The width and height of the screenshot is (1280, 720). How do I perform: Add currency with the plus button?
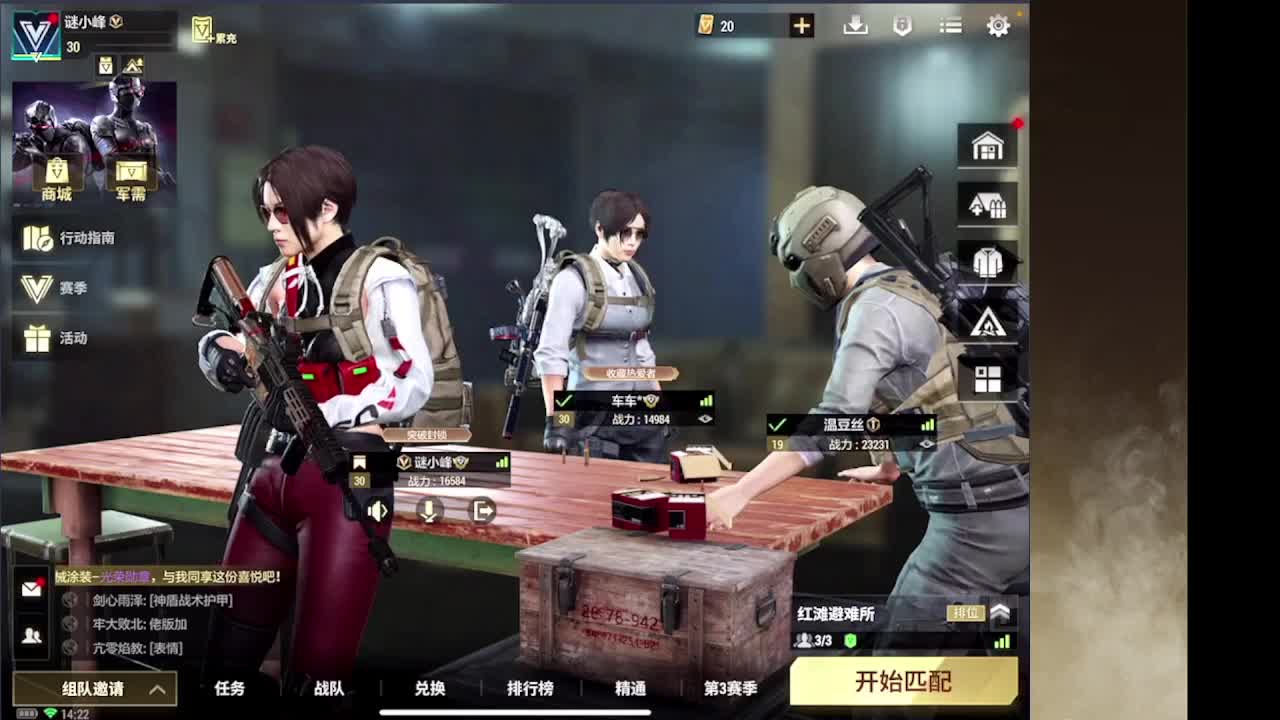click(800, 25)
